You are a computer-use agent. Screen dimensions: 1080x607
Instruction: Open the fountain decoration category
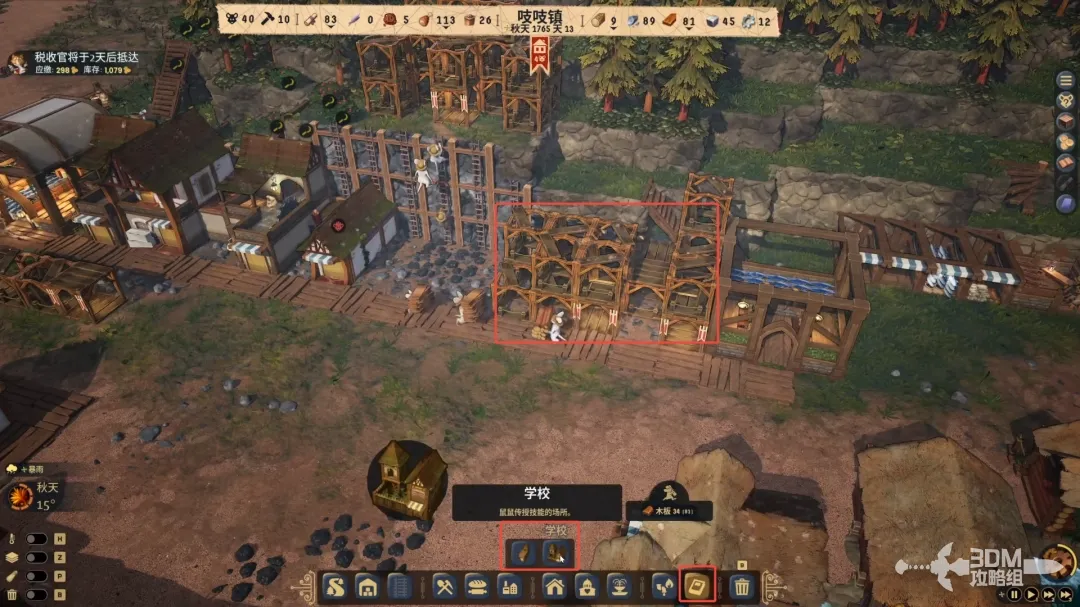[x=621, y=587]
